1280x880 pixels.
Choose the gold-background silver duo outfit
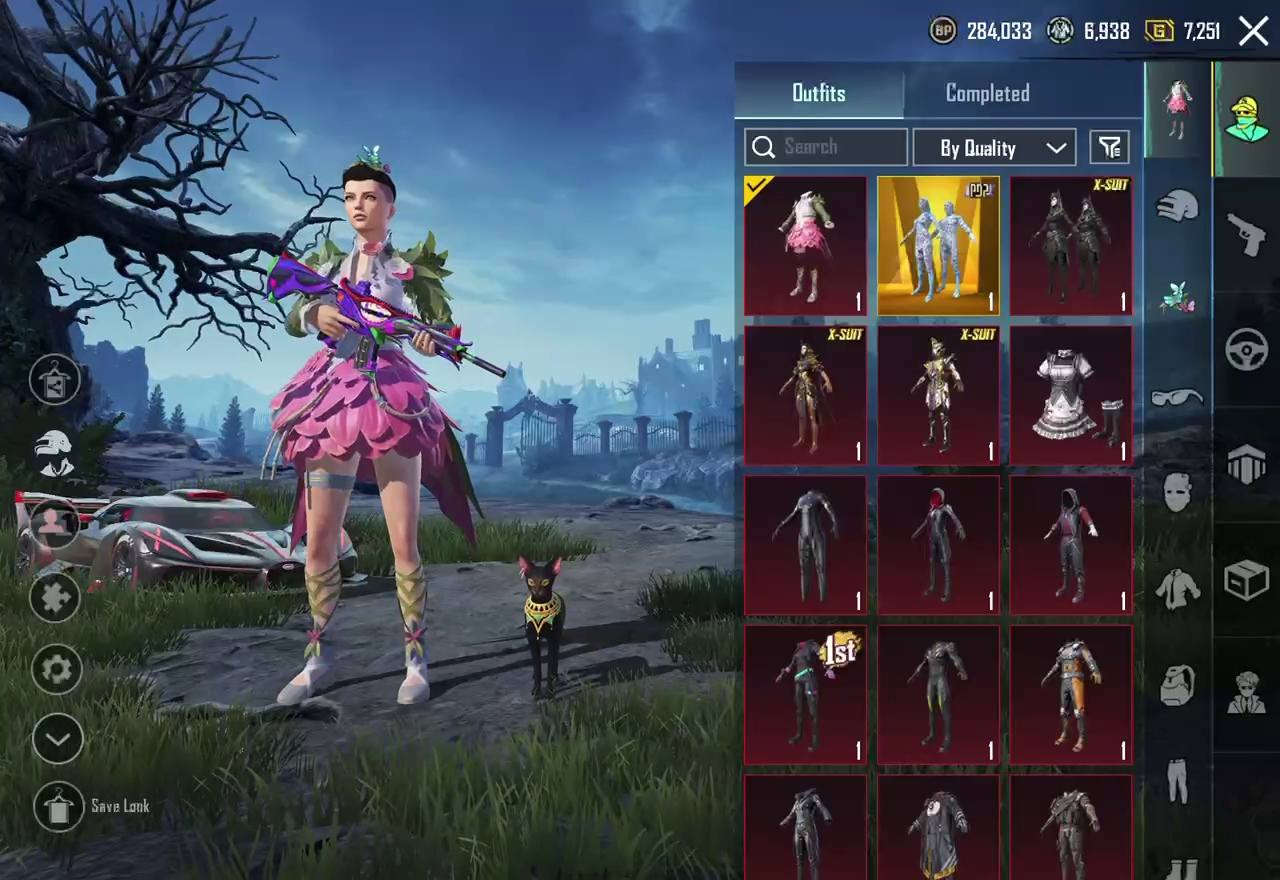938,246
